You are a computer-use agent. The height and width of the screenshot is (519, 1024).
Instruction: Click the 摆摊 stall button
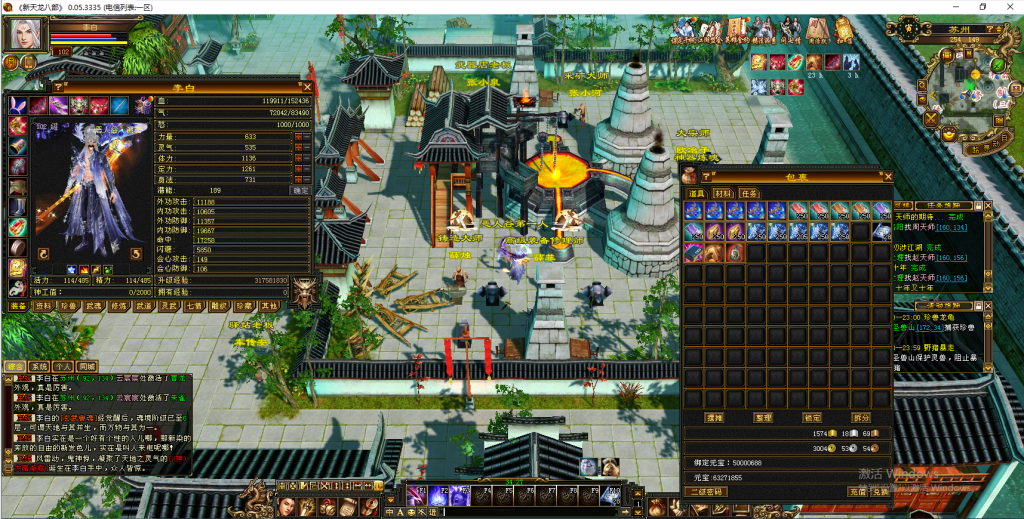[x=714, y=417]
